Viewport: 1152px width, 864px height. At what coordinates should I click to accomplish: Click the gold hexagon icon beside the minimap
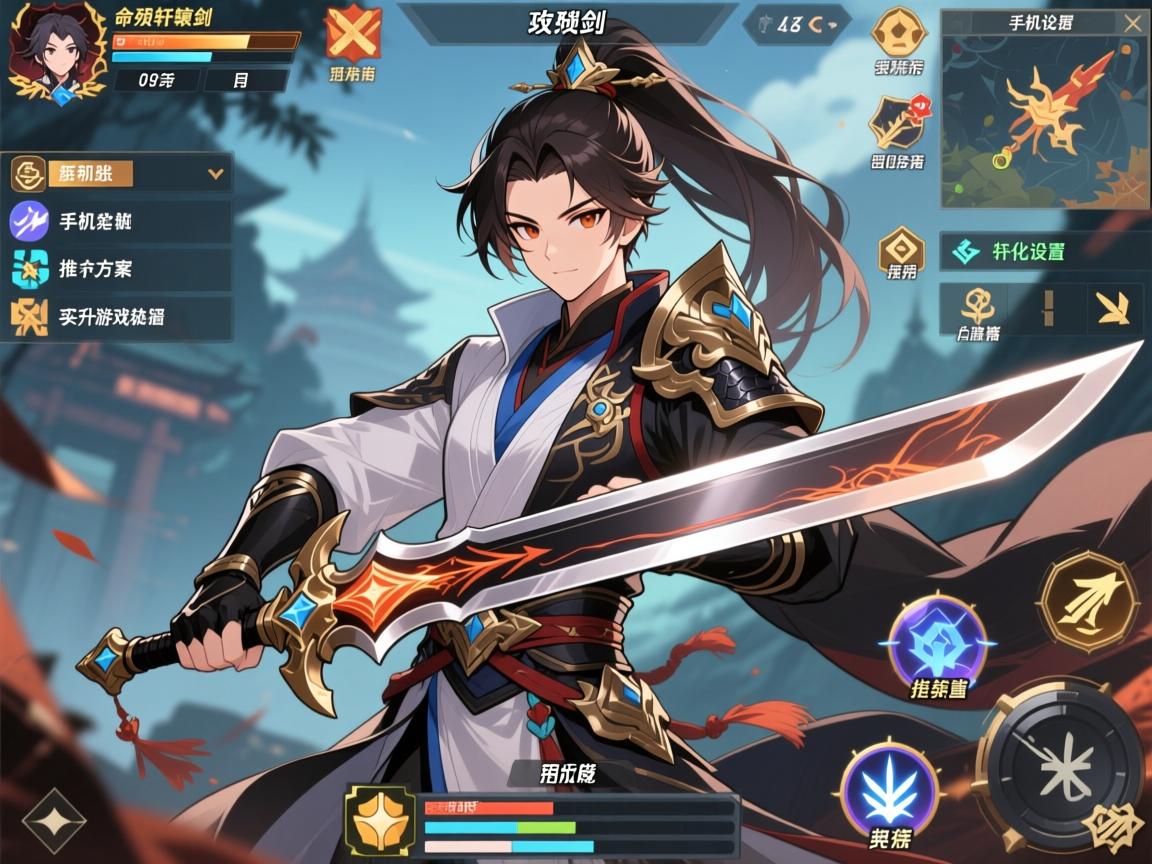pos(899,31)
